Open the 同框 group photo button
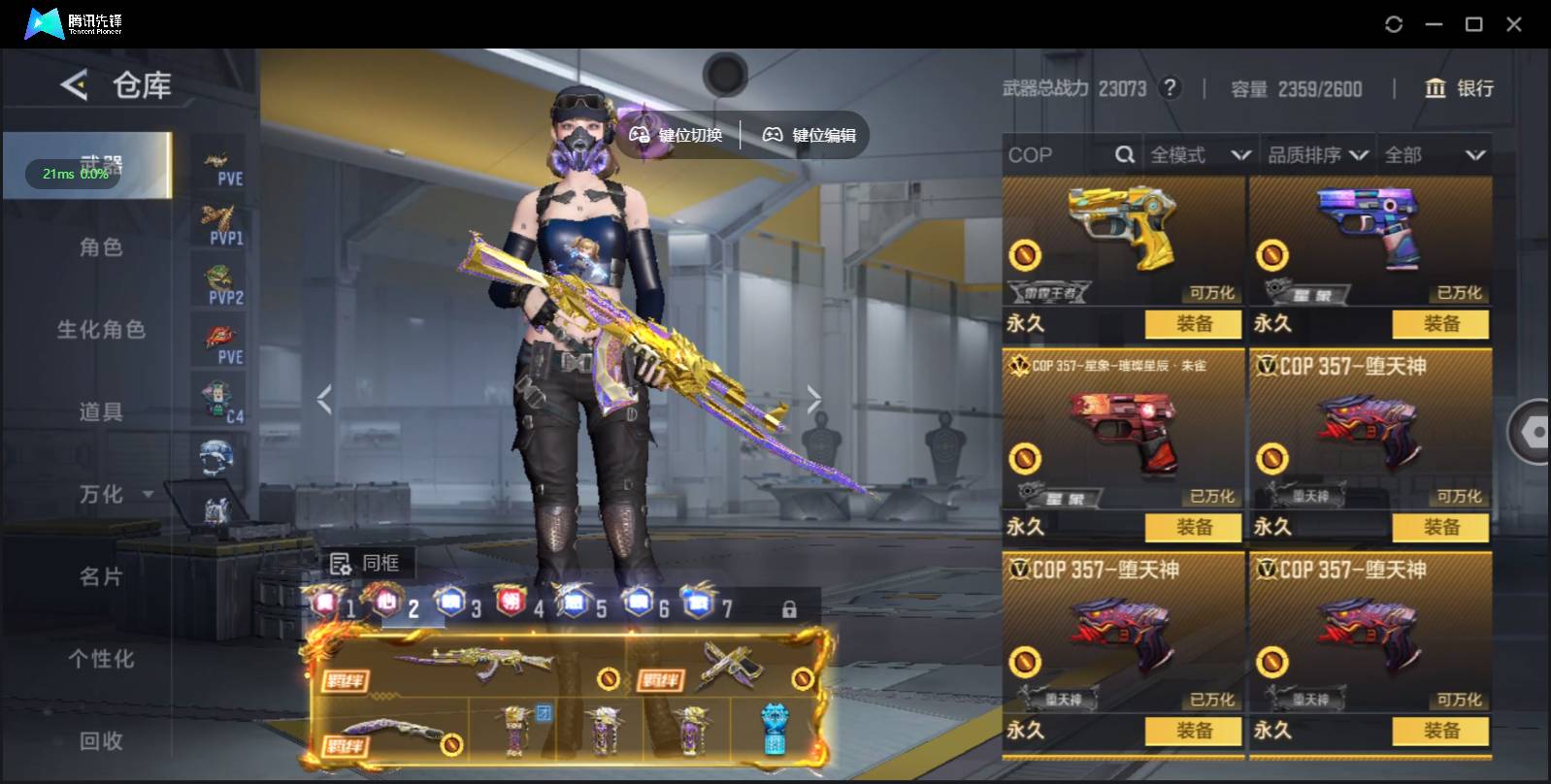 pyautogui.click(x=366, y=563)
